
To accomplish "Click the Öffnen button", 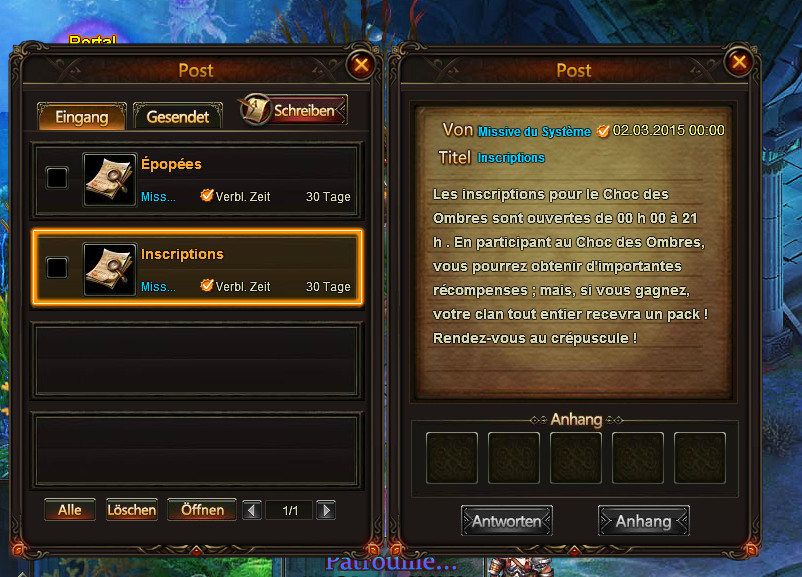I will pos(202,510).
